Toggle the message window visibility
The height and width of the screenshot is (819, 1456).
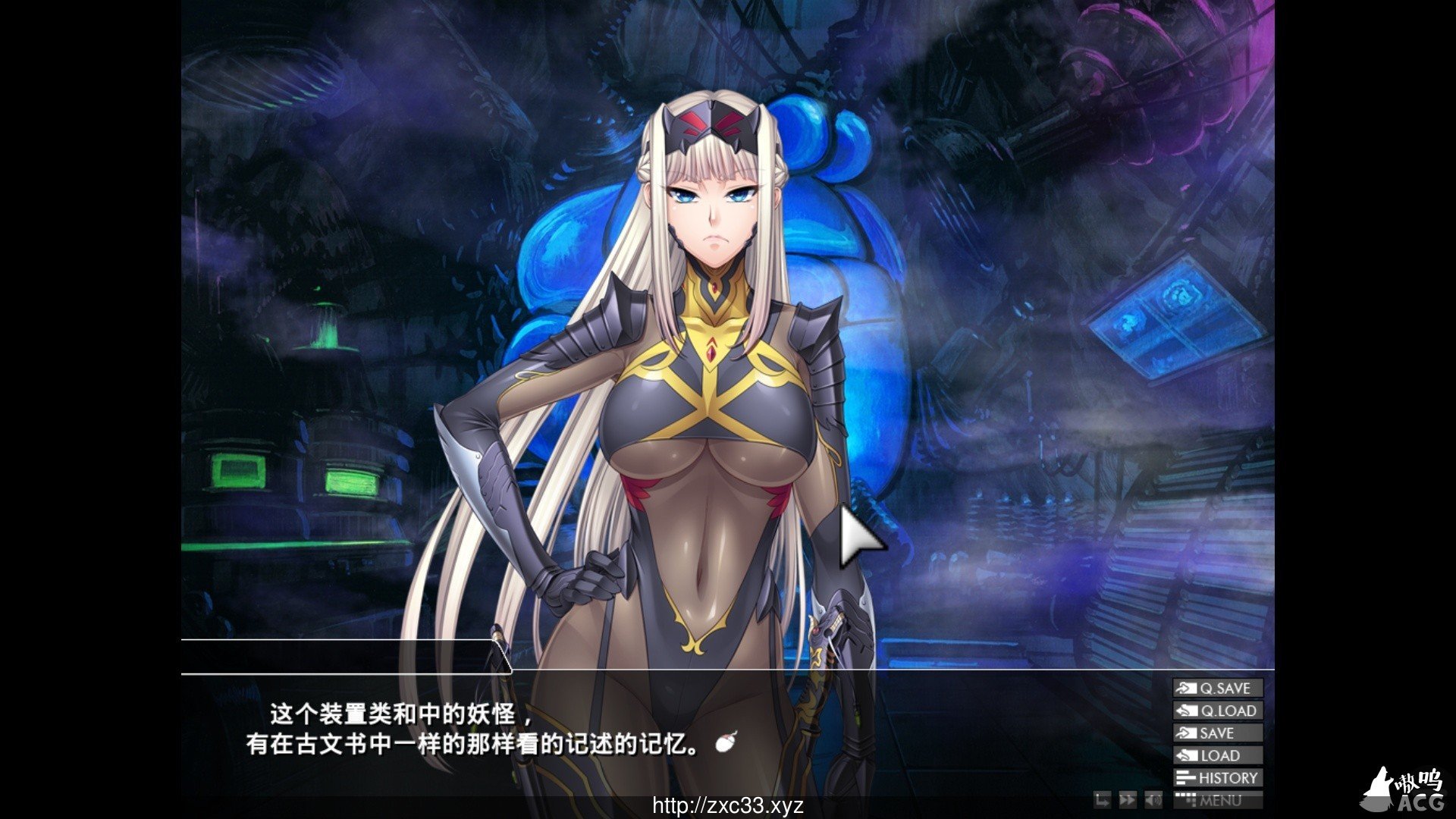(1103, 800)
